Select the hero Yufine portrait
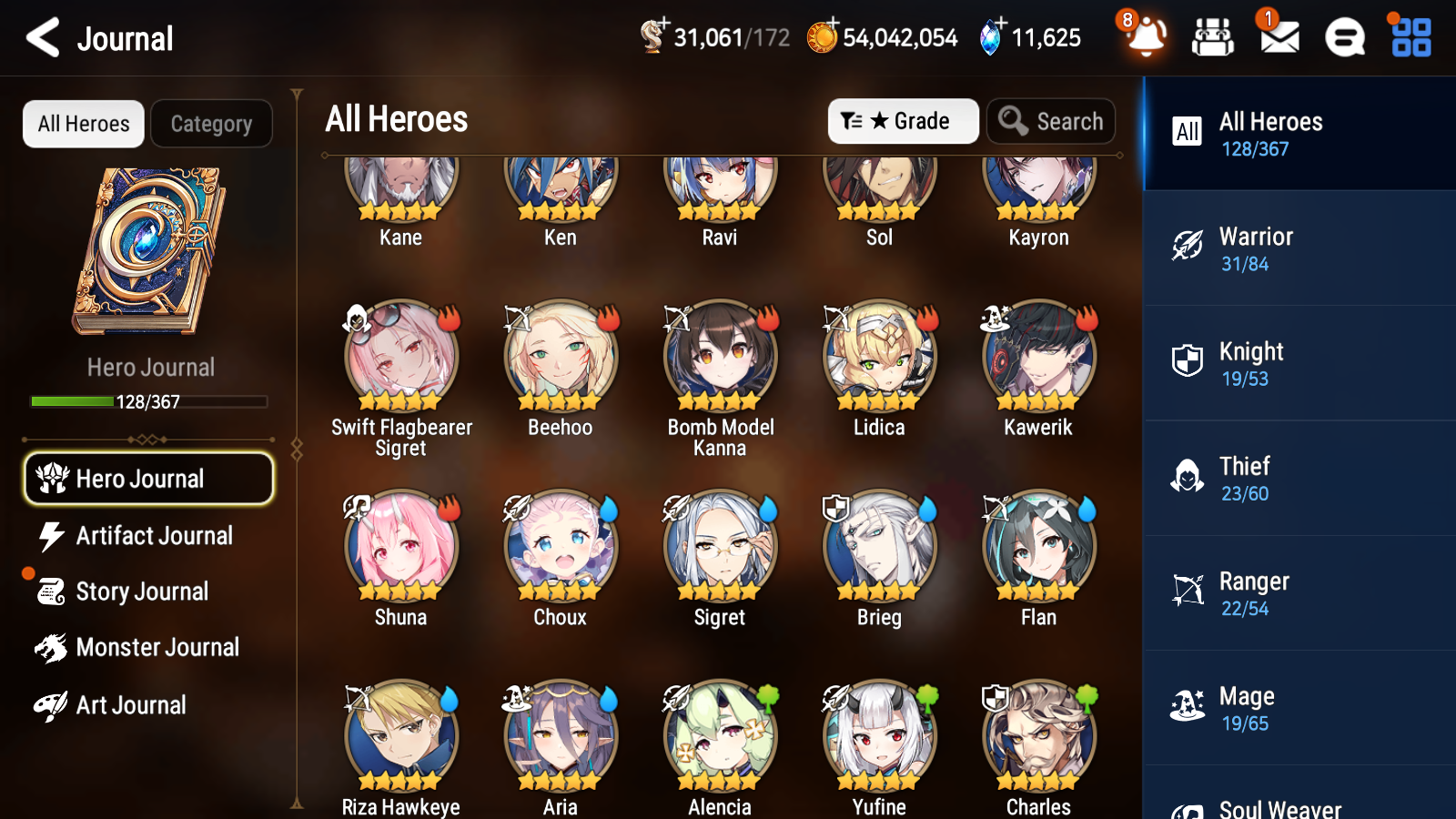Screen dimensions: 1456x819 878,734
